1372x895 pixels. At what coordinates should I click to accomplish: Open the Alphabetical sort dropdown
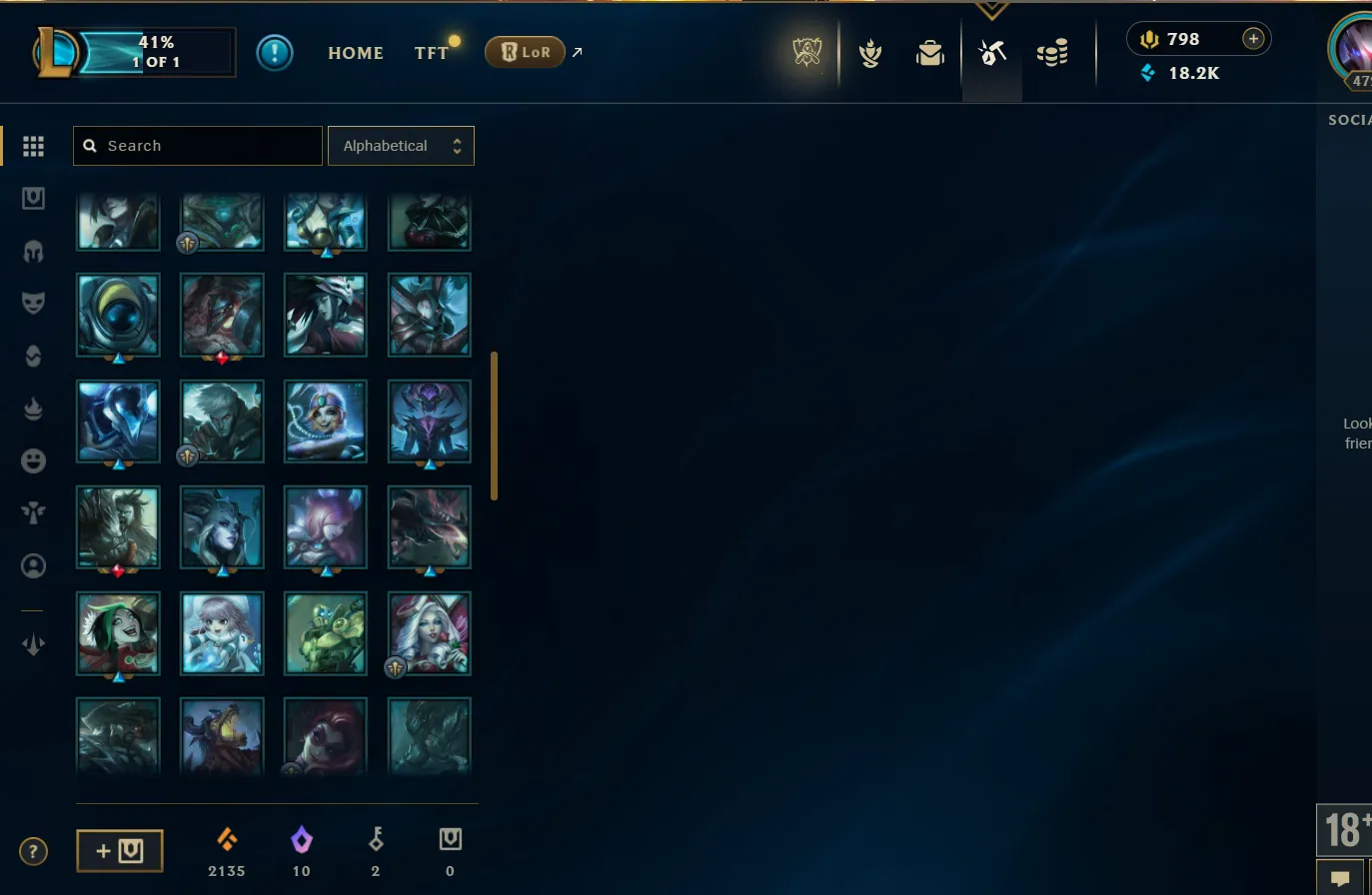coord(401,145)
